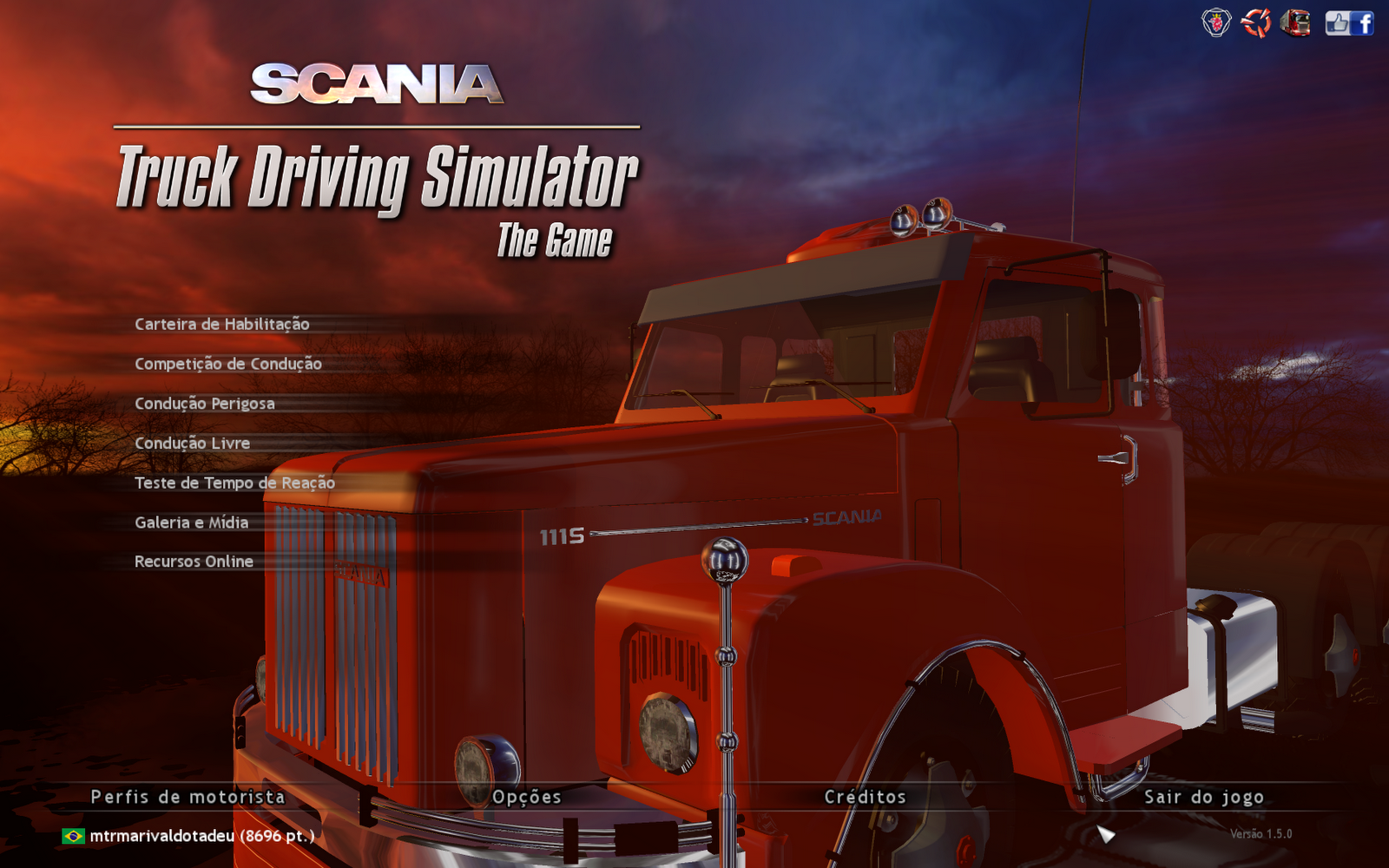Open the Opções settings screen

pyautogui.click(x=525, y=796)
